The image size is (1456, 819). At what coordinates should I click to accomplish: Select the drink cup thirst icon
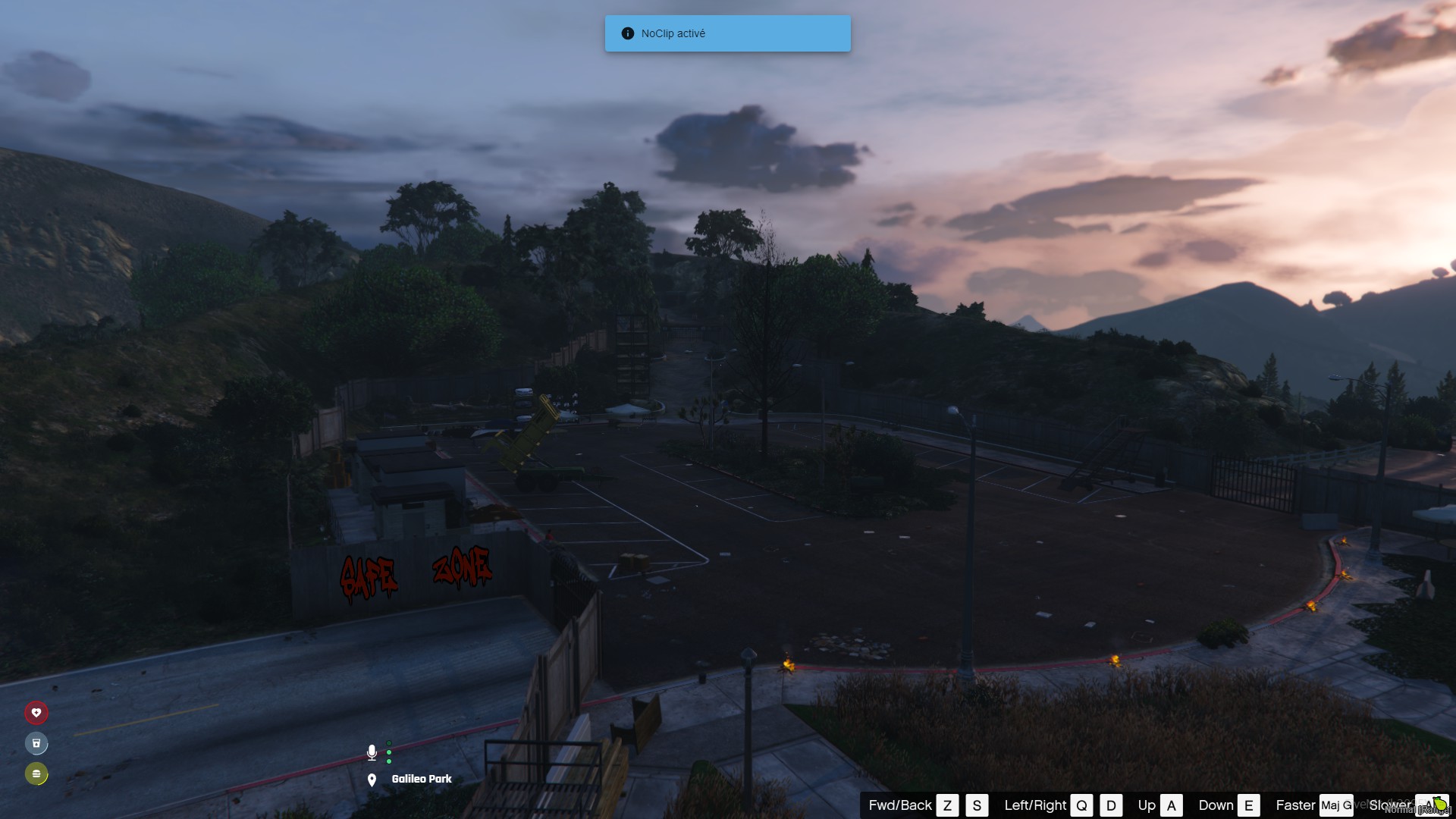[x=36, y=743]
